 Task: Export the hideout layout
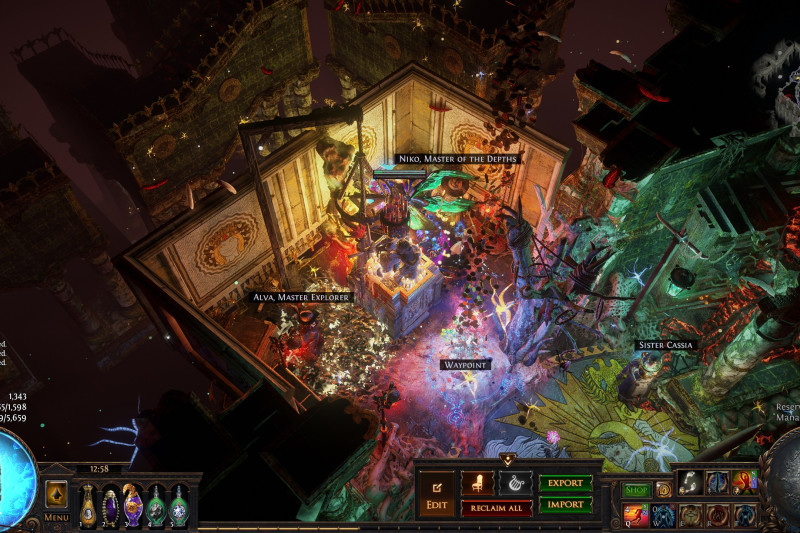565,483
